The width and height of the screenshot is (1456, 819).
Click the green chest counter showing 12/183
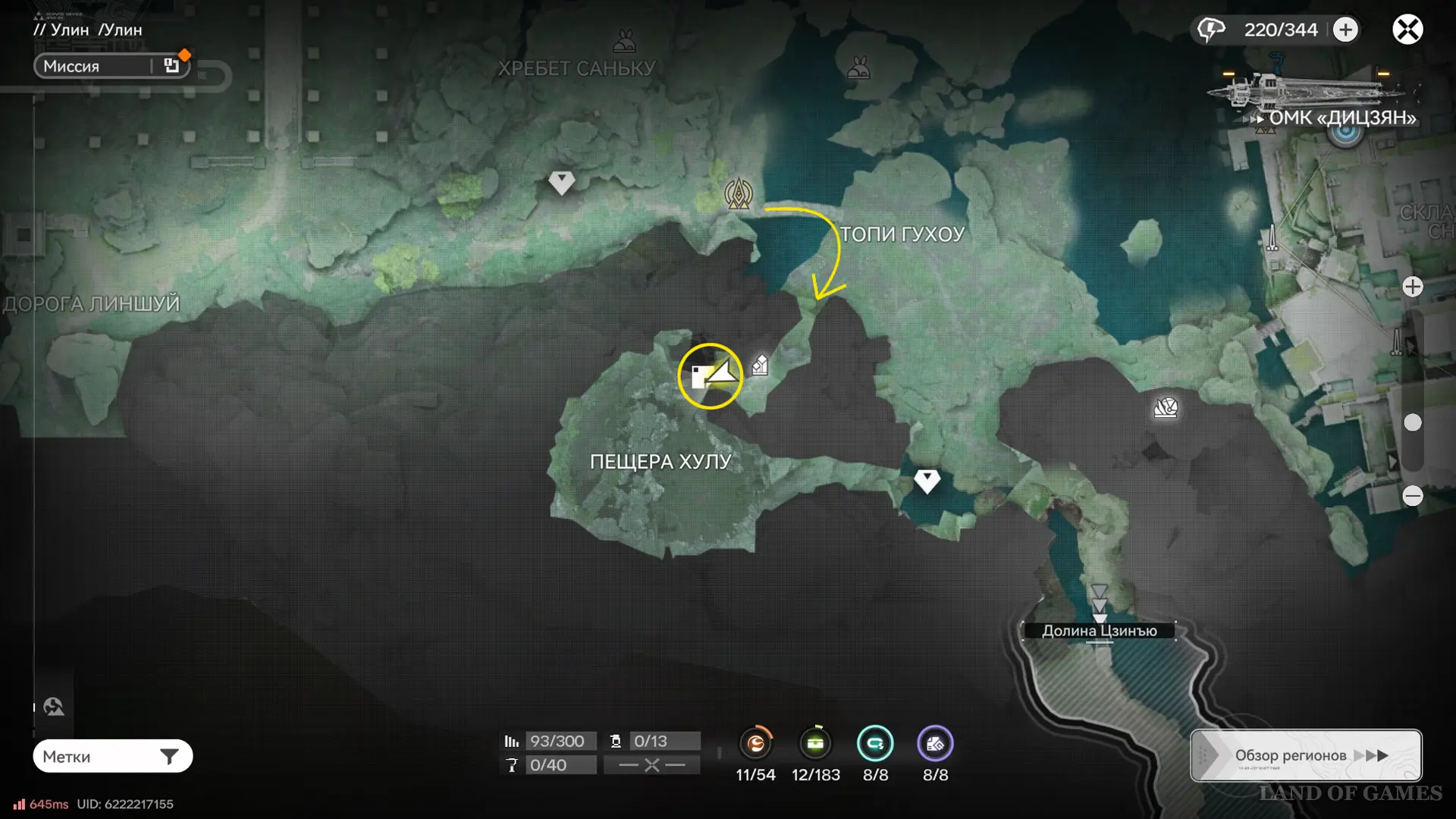816,744
